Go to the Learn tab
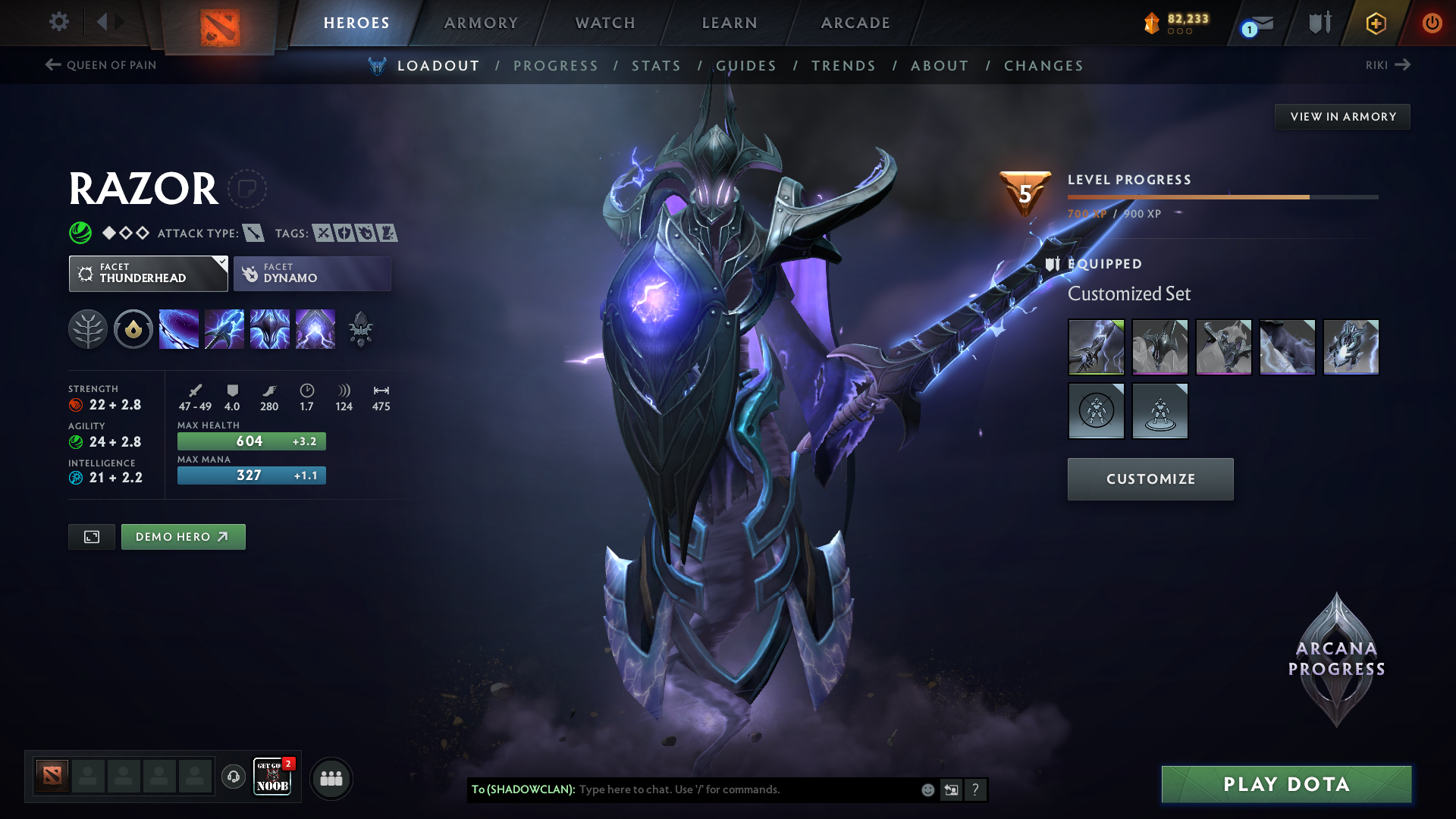This screenshot has width=1456, height=819. point(730,23)
